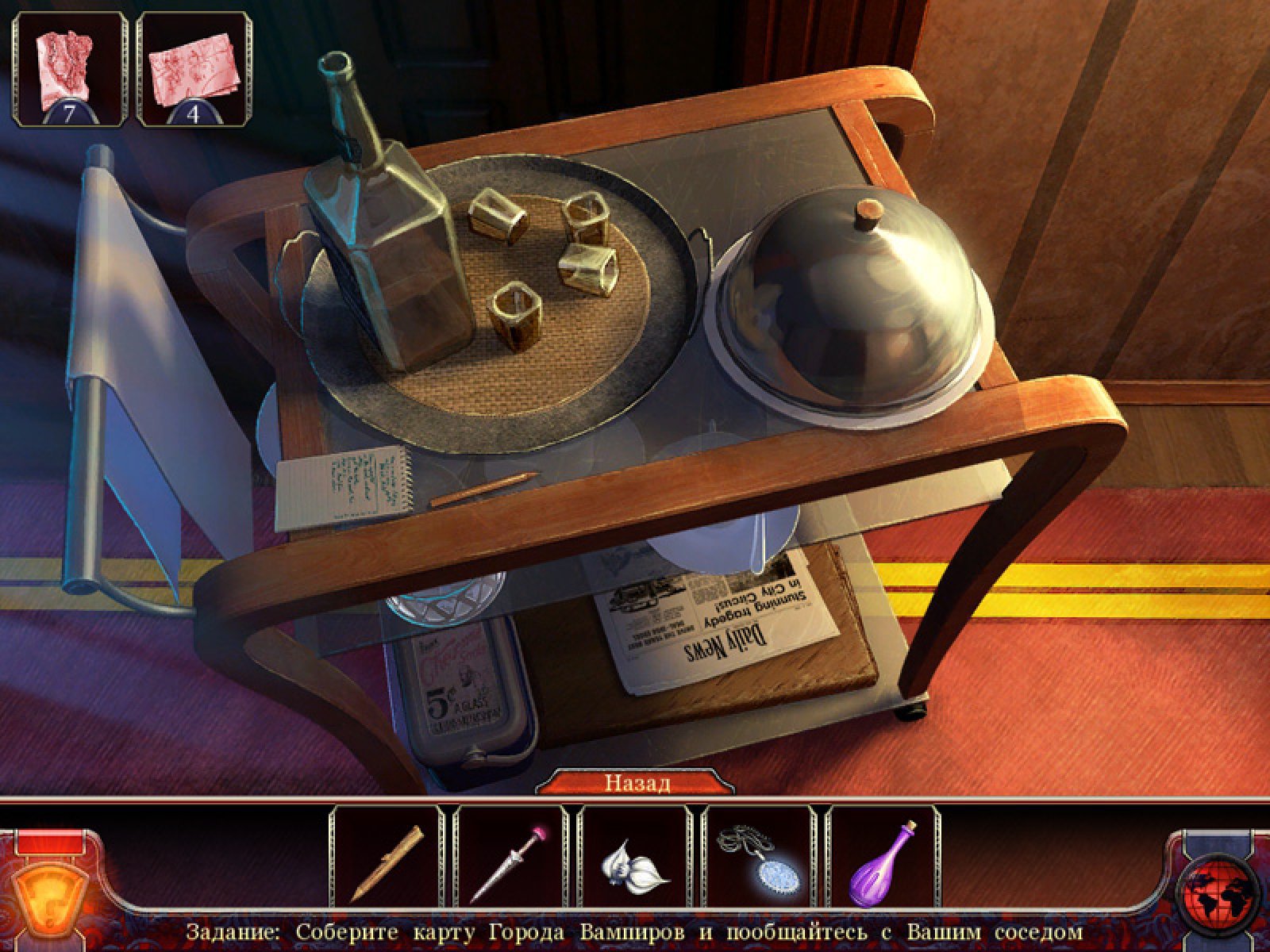Open the torn map piece collection showing 7

[x=70, y=69]
